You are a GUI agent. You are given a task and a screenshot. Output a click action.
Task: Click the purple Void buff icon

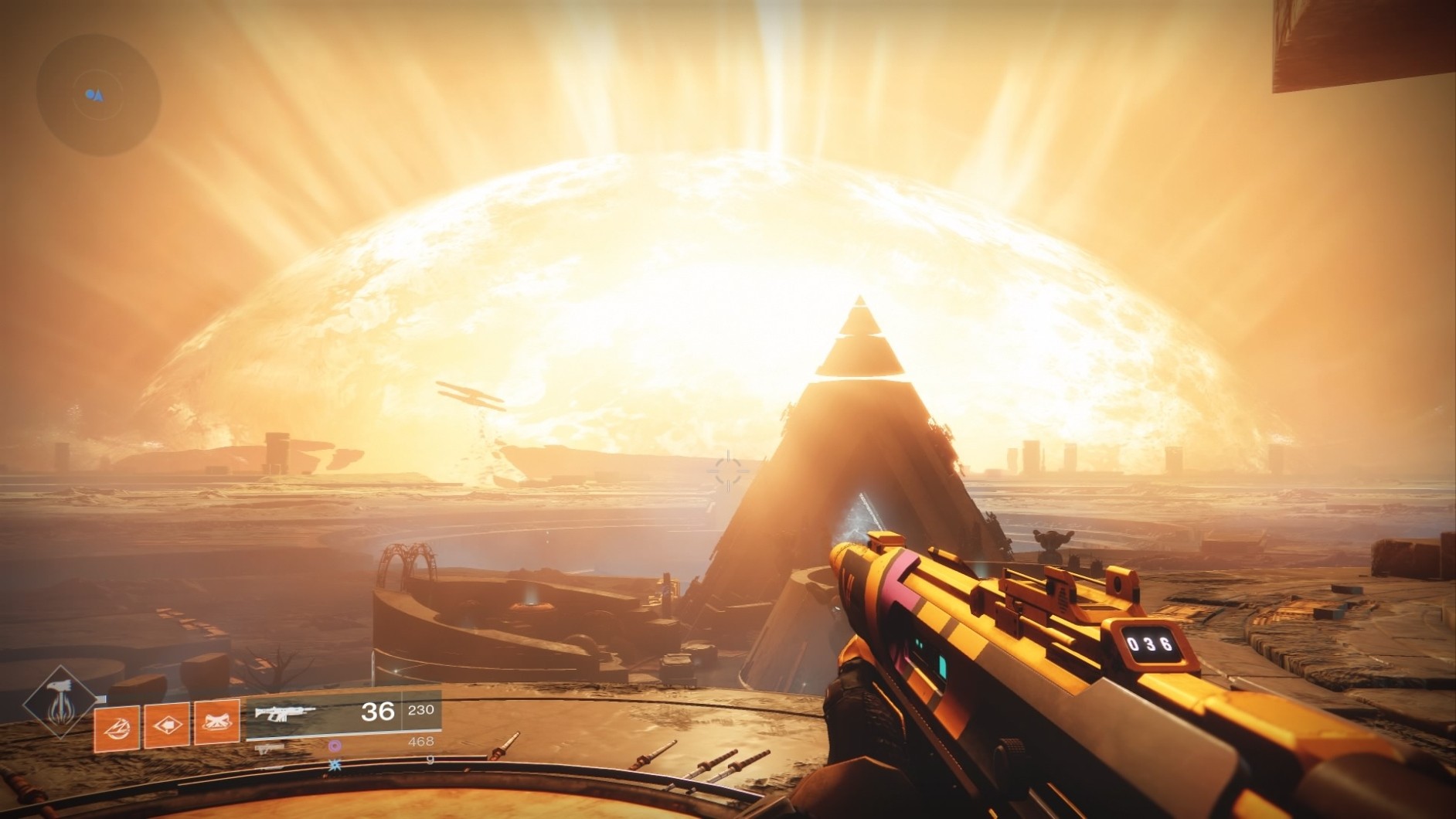[x=335, y=745]
